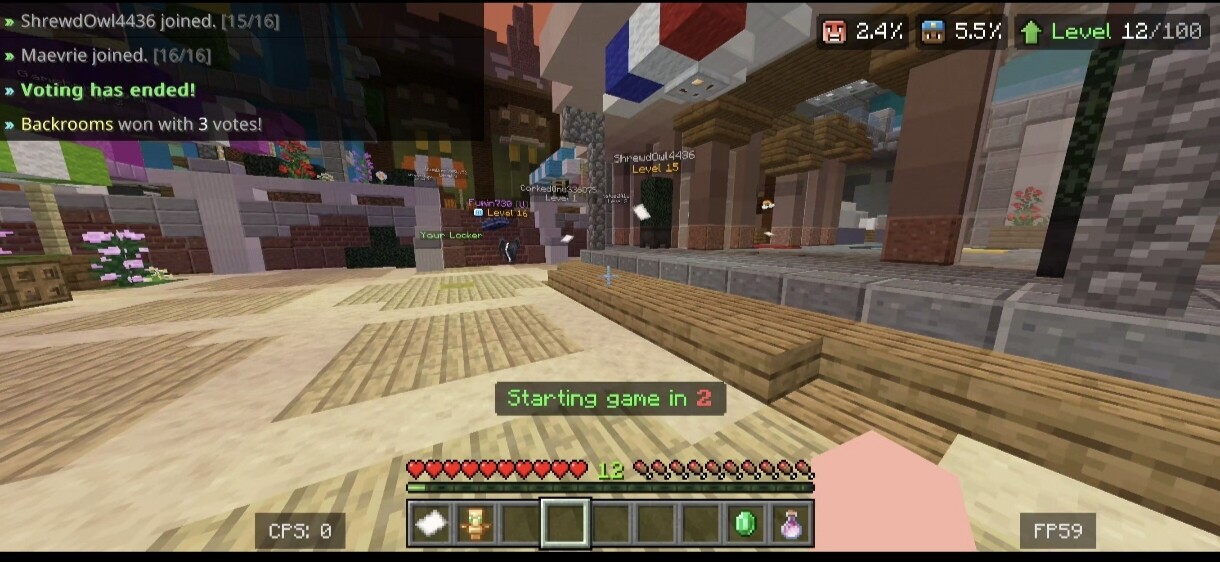1220x562 pixels.
Task: Click the 5.5% character head stat icon
Action: pyautogui.click(x=933, y=32)
